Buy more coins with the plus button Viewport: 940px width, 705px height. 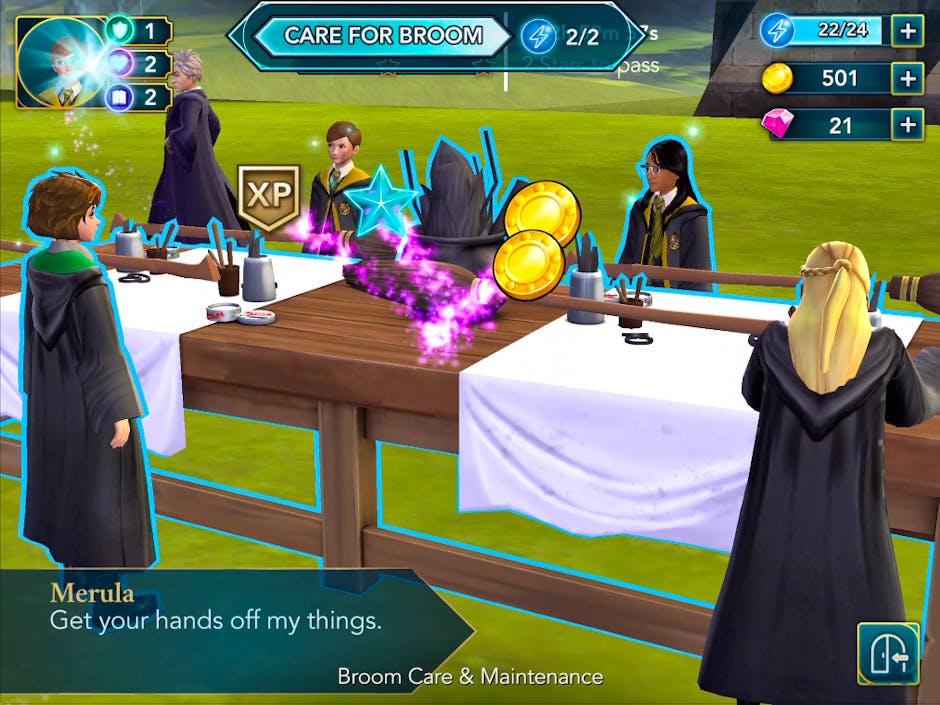coord(907,78)
